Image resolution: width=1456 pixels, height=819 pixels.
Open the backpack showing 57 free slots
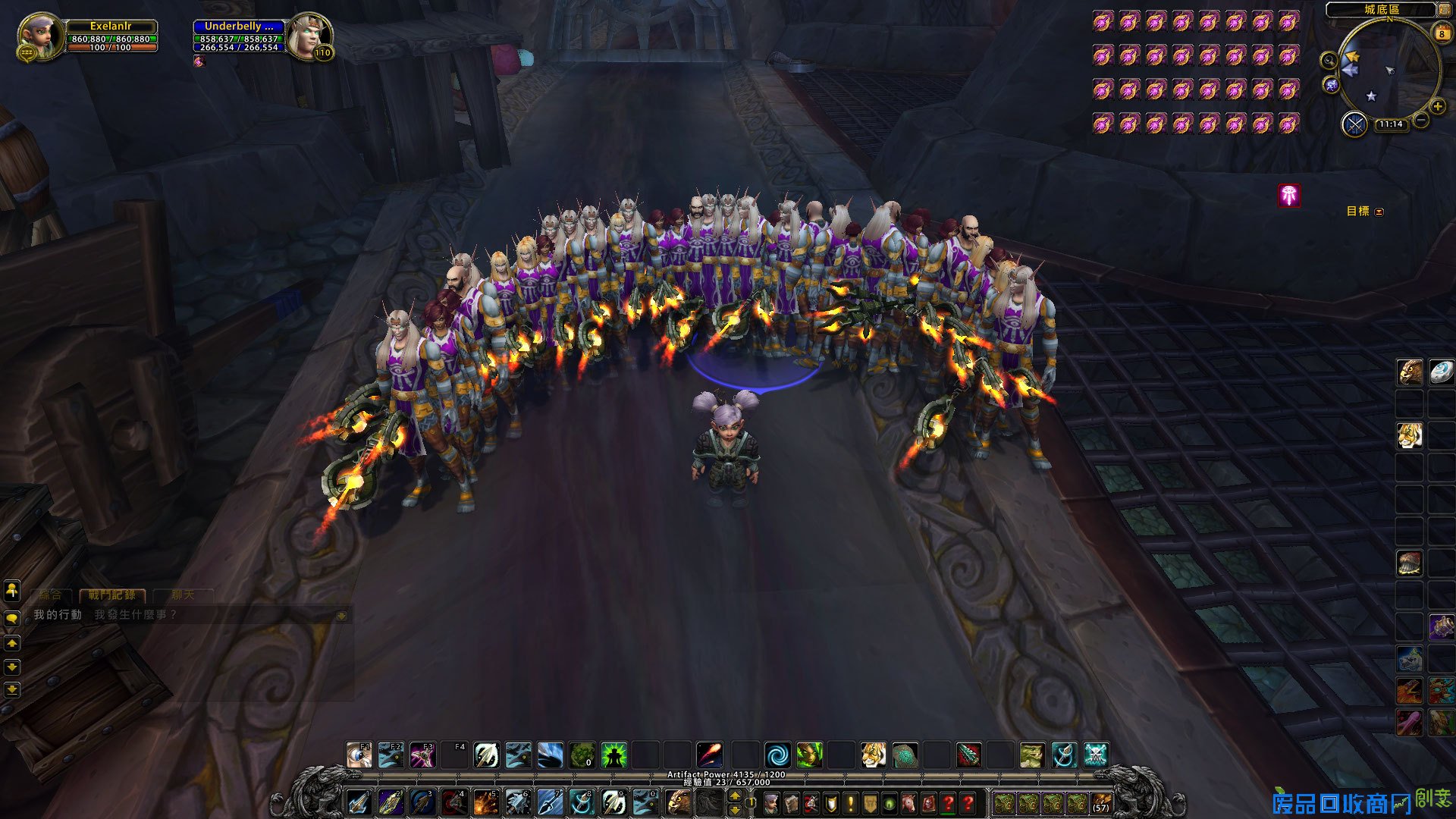click(1100, 803)
